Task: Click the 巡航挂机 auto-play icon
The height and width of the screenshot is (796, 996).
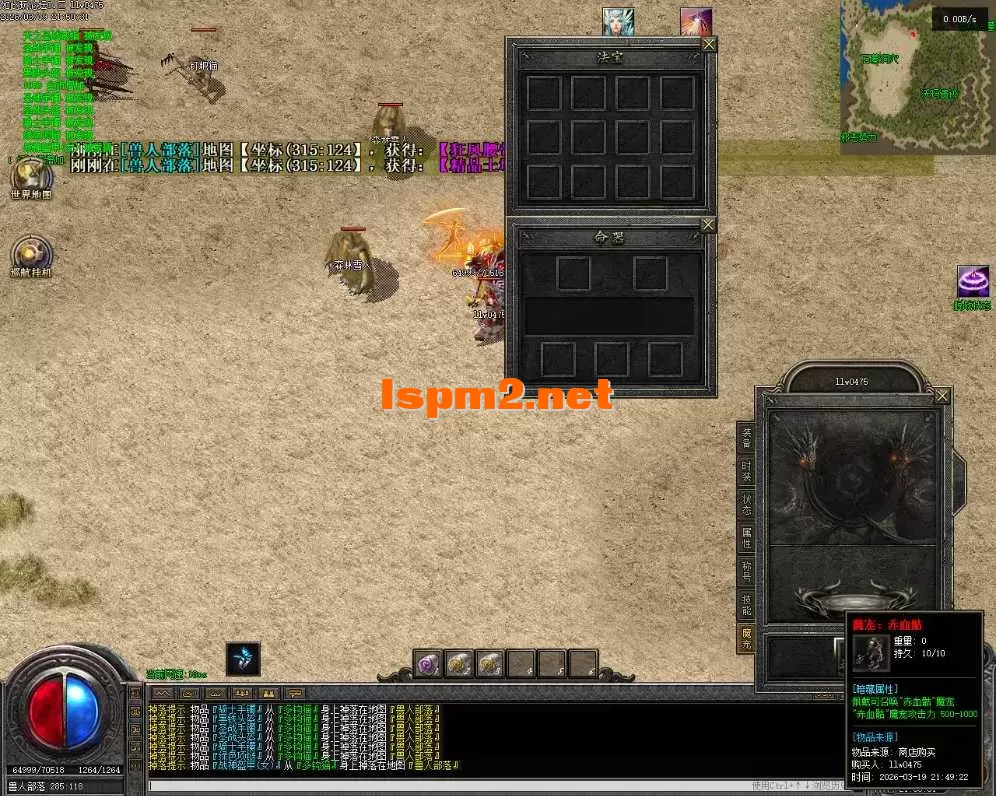Action: tap(30, 255)
